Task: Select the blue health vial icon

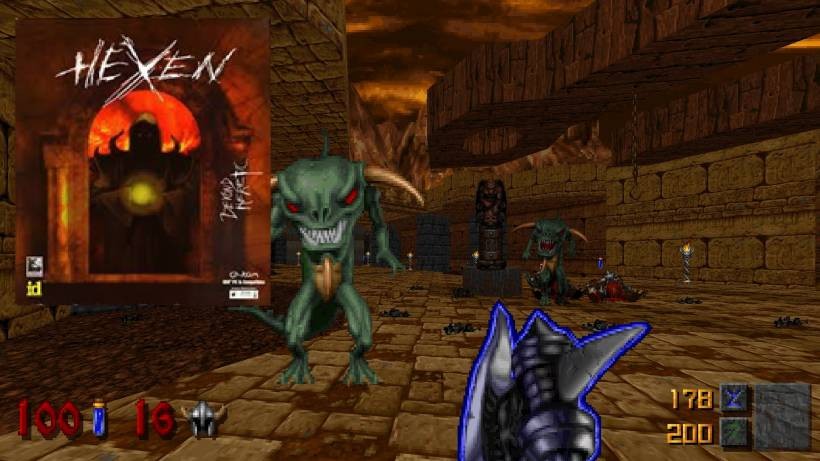Action: [x=100, y=418]
